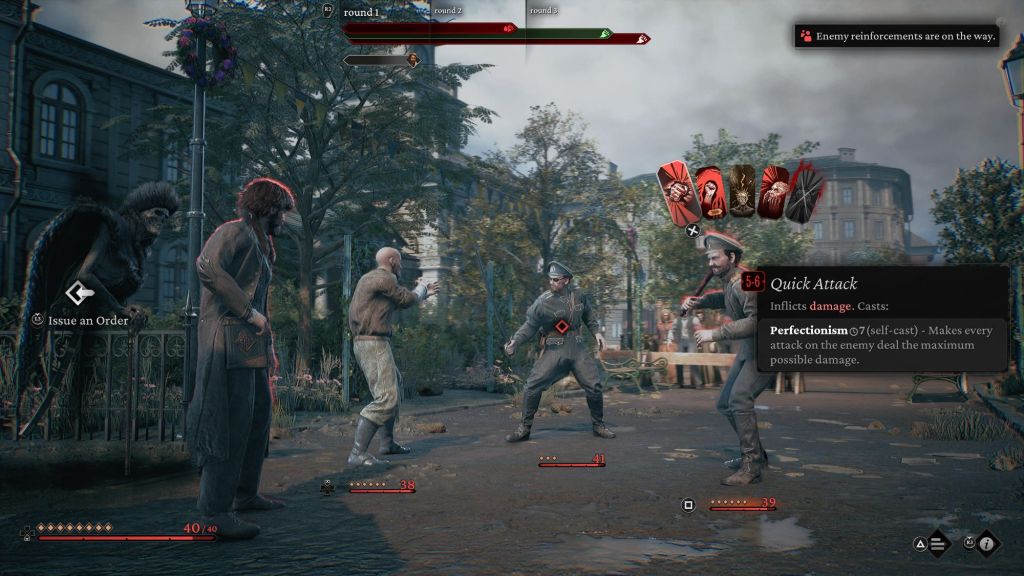1024x576 pixels.
Task: Choose the crossed-out black card
Action: 805,194
